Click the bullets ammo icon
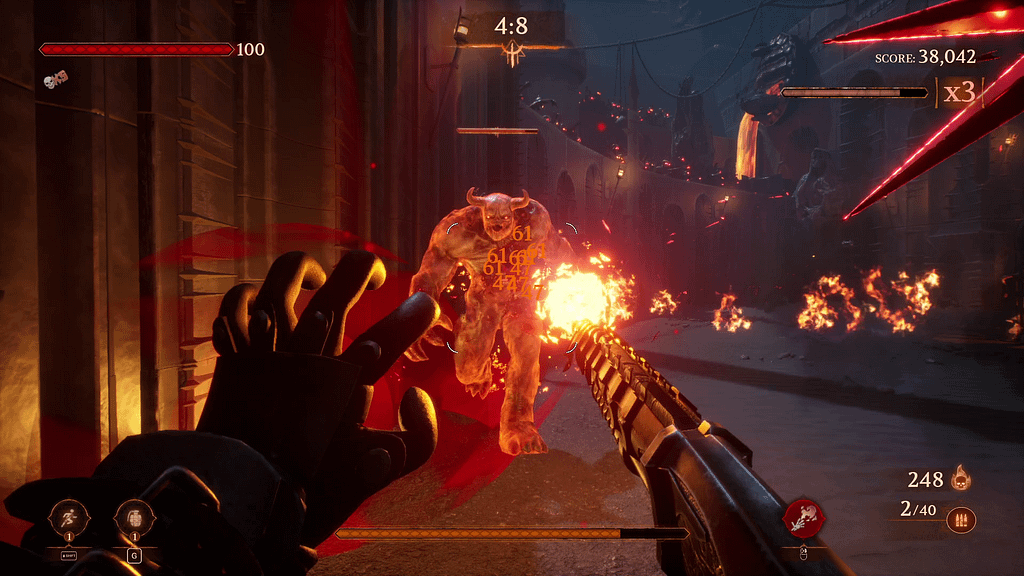Image resolution: width=1024 pixels, height=576 pixels. [x=961, y=520]
